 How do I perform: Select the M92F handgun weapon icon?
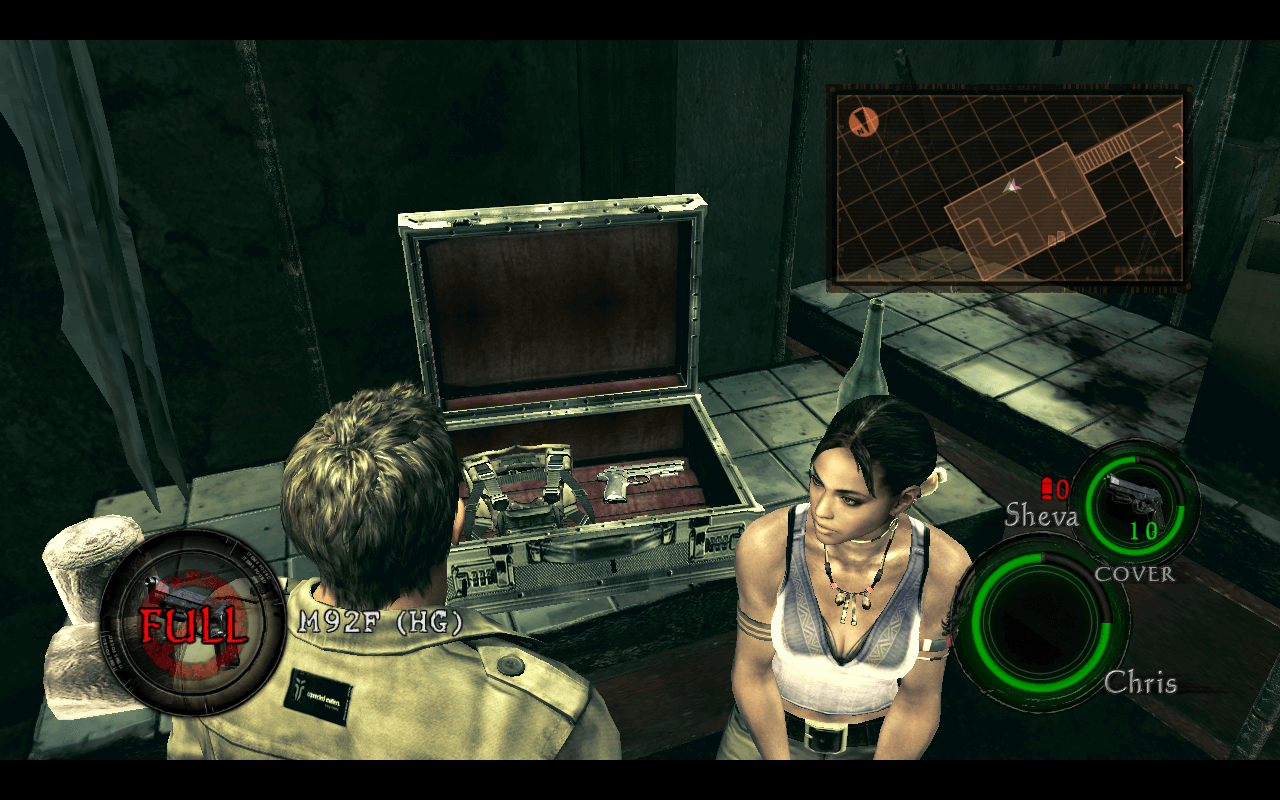tap(190, 622)
